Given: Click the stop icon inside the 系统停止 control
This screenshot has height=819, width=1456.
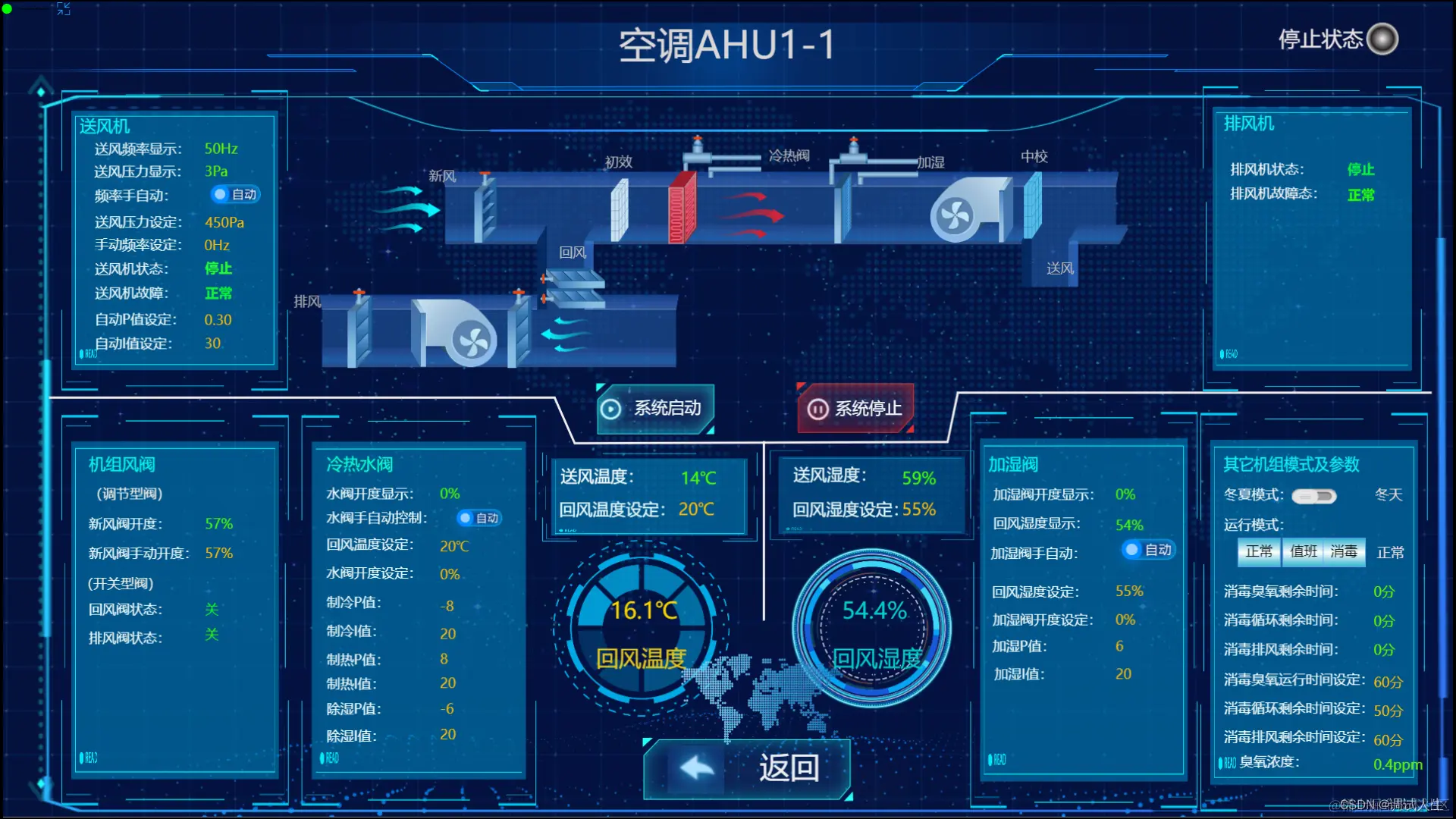Looking at the screenshot, I should pyautogui.click(x=817, y=409).
